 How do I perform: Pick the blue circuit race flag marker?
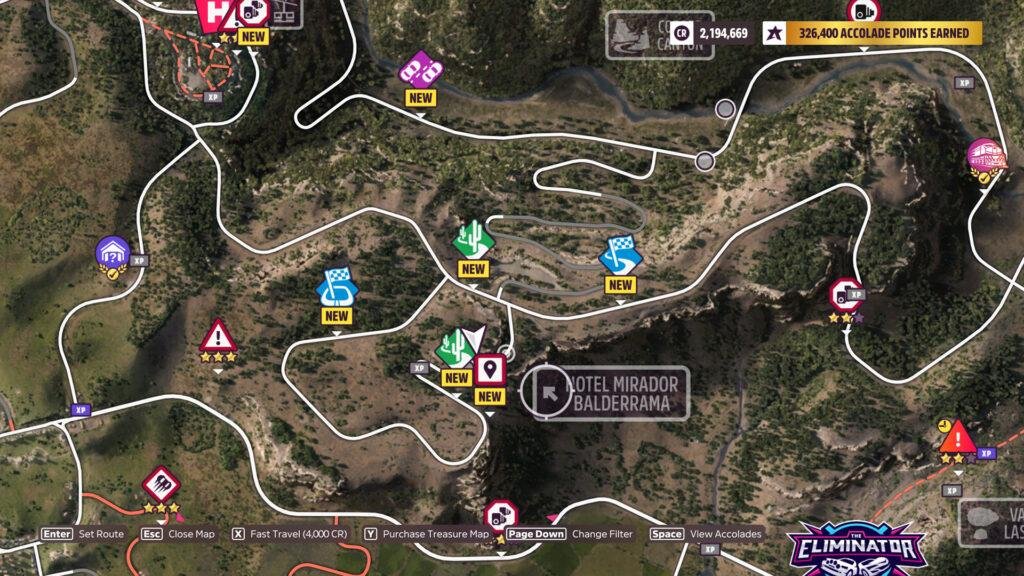tap(336, 287)
